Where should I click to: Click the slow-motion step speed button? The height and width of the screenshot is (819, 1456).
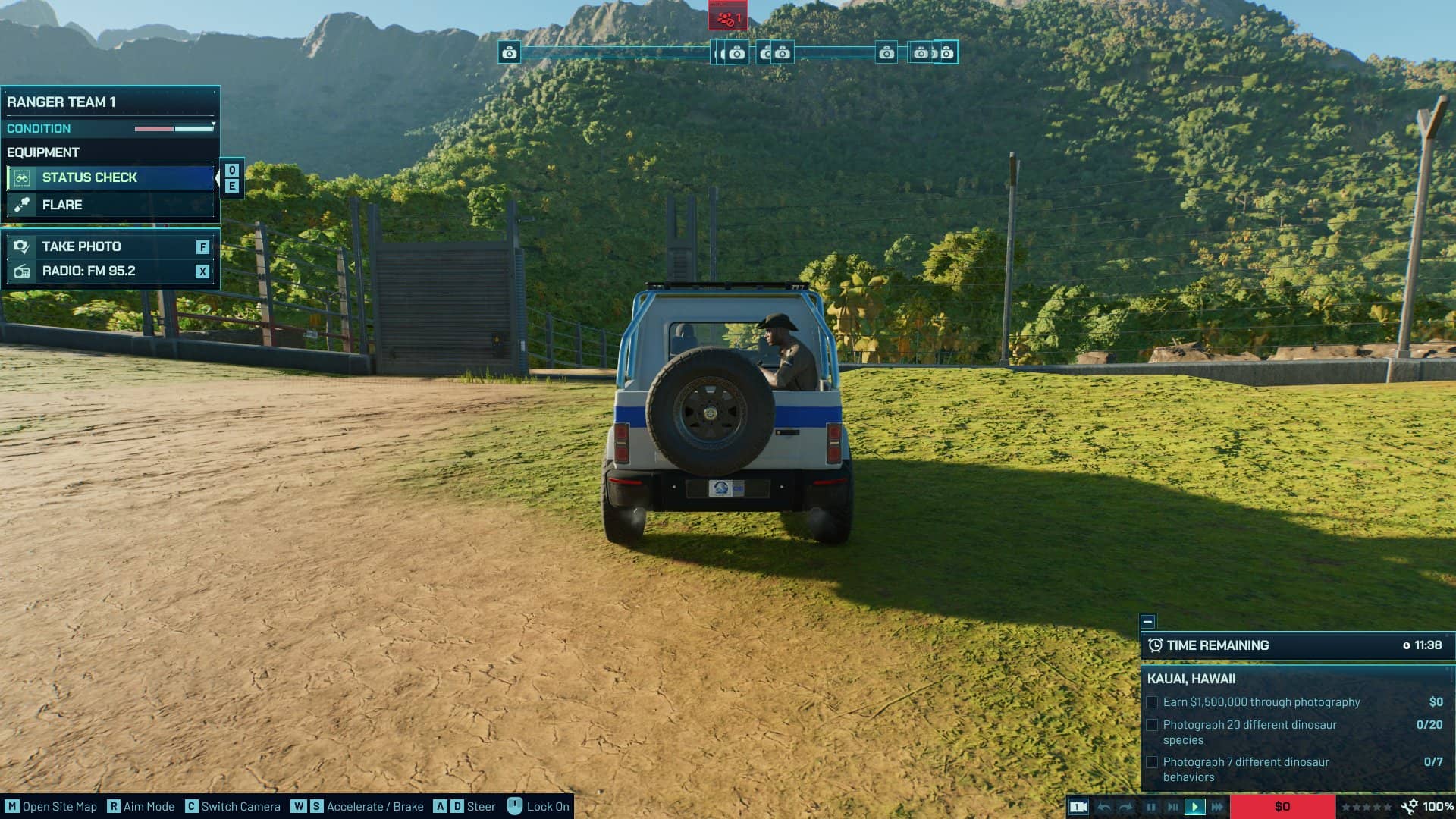1172,807
